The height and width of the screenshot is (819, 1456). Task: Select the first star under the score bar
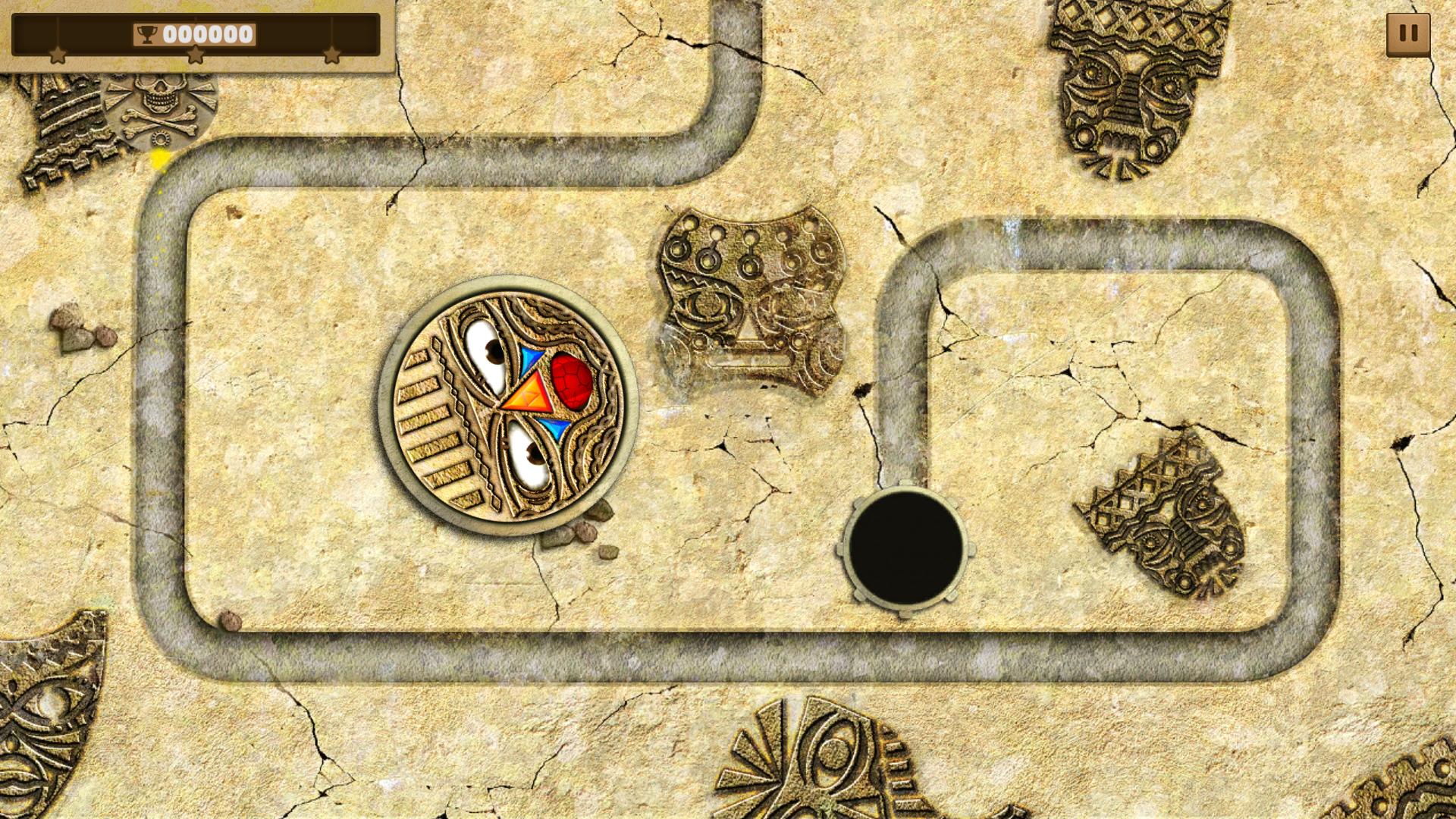(x=58, y=55)
